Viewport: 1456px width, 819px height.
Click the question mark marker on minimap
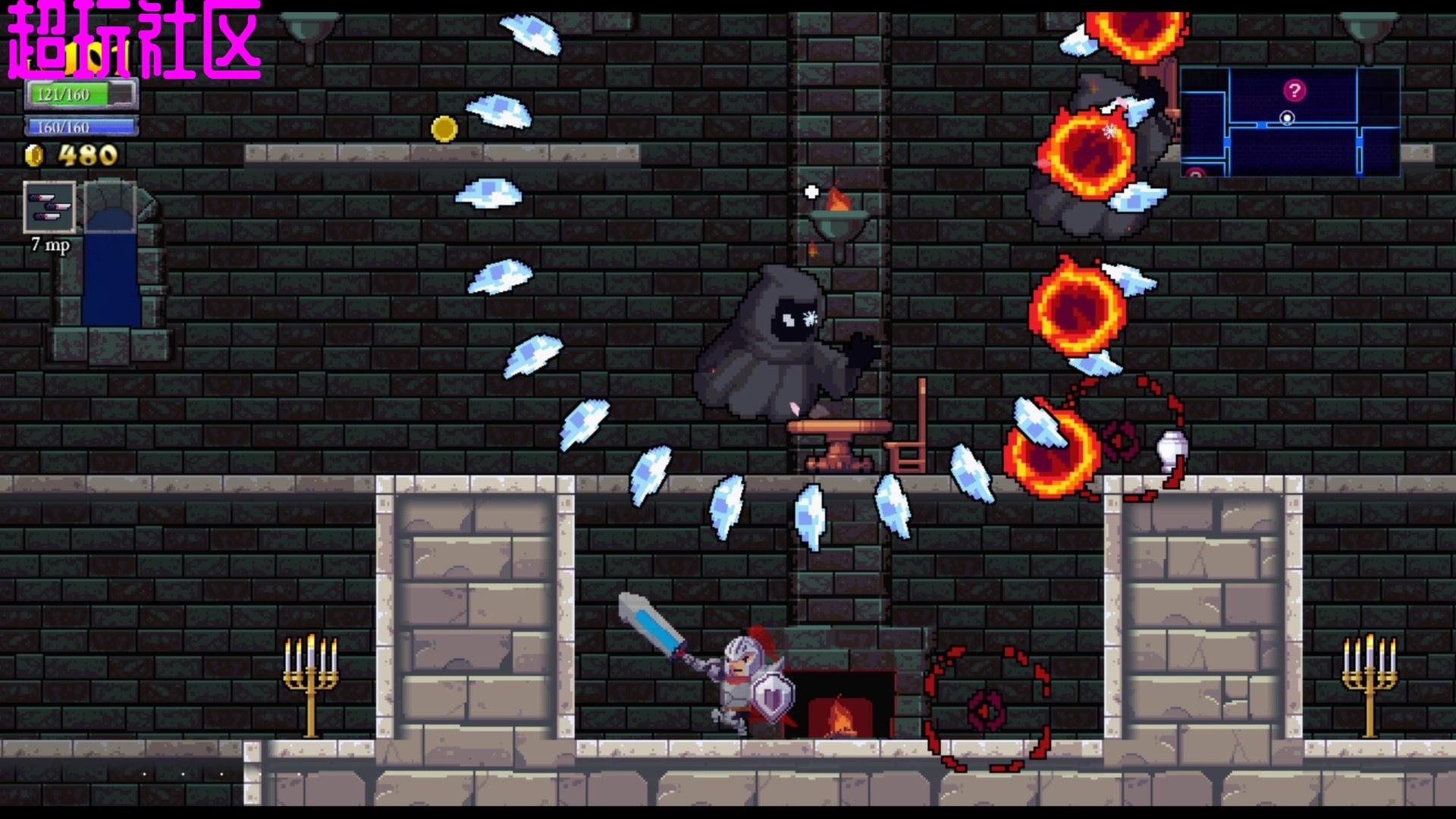click(1294, 91)
